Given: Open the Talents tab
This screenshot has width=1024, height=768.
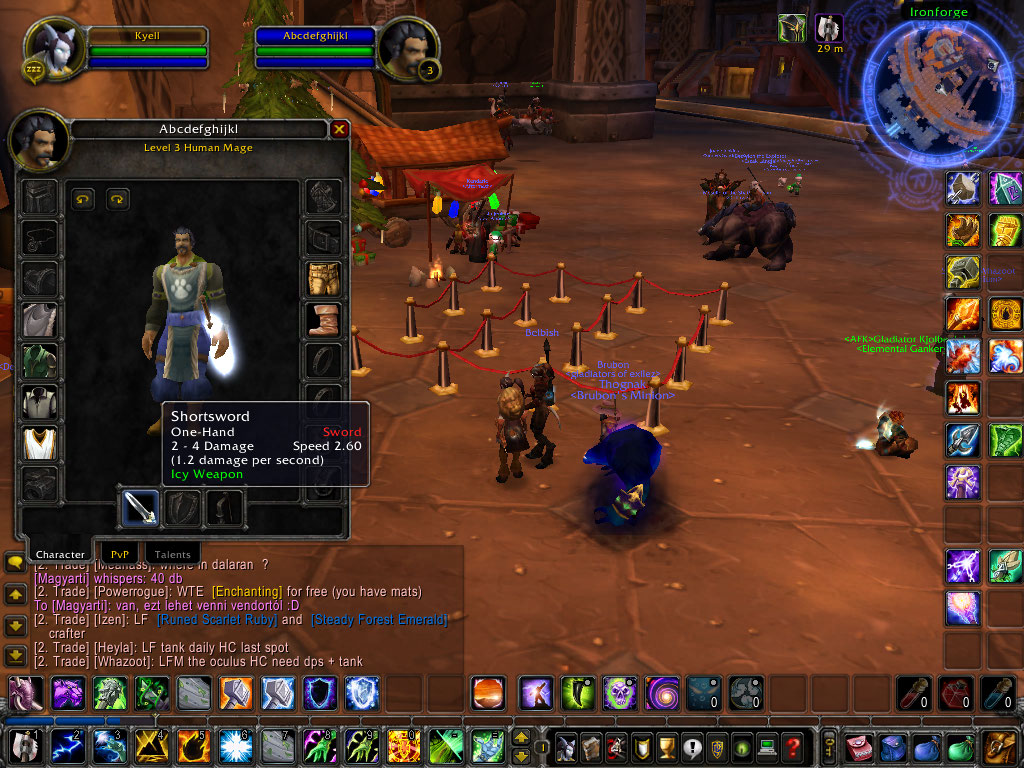Looking at the screenshot, I should pyautogui.click(x=172, y=553).
